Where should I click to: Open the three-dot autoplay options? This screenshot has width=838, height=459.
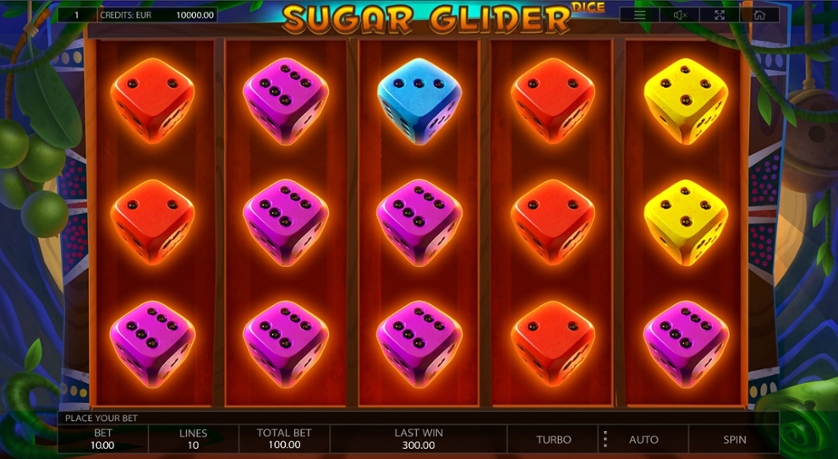[604, 439]
